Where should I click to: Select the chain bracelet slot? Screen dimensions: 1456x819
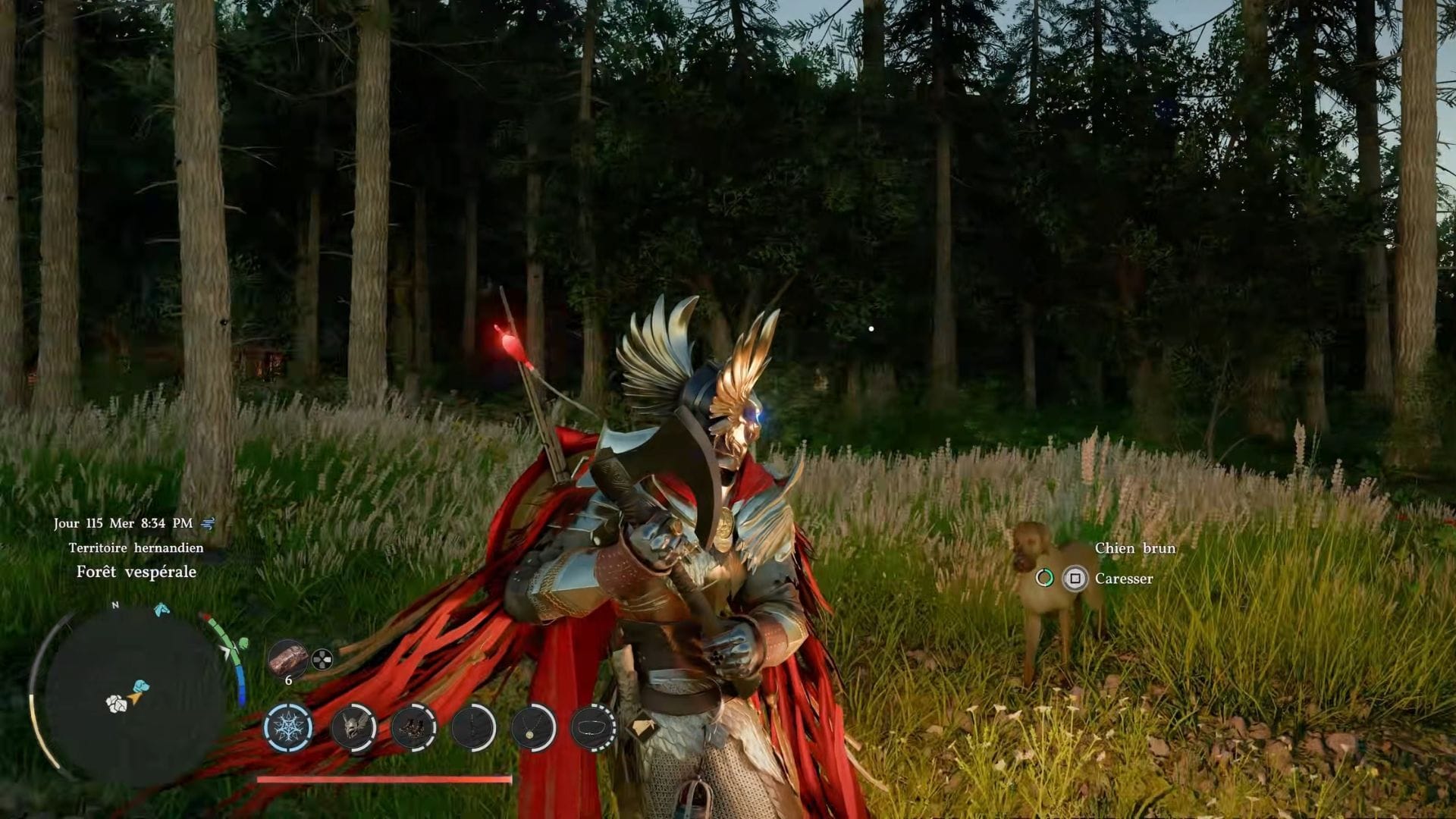tap(593, 727)
